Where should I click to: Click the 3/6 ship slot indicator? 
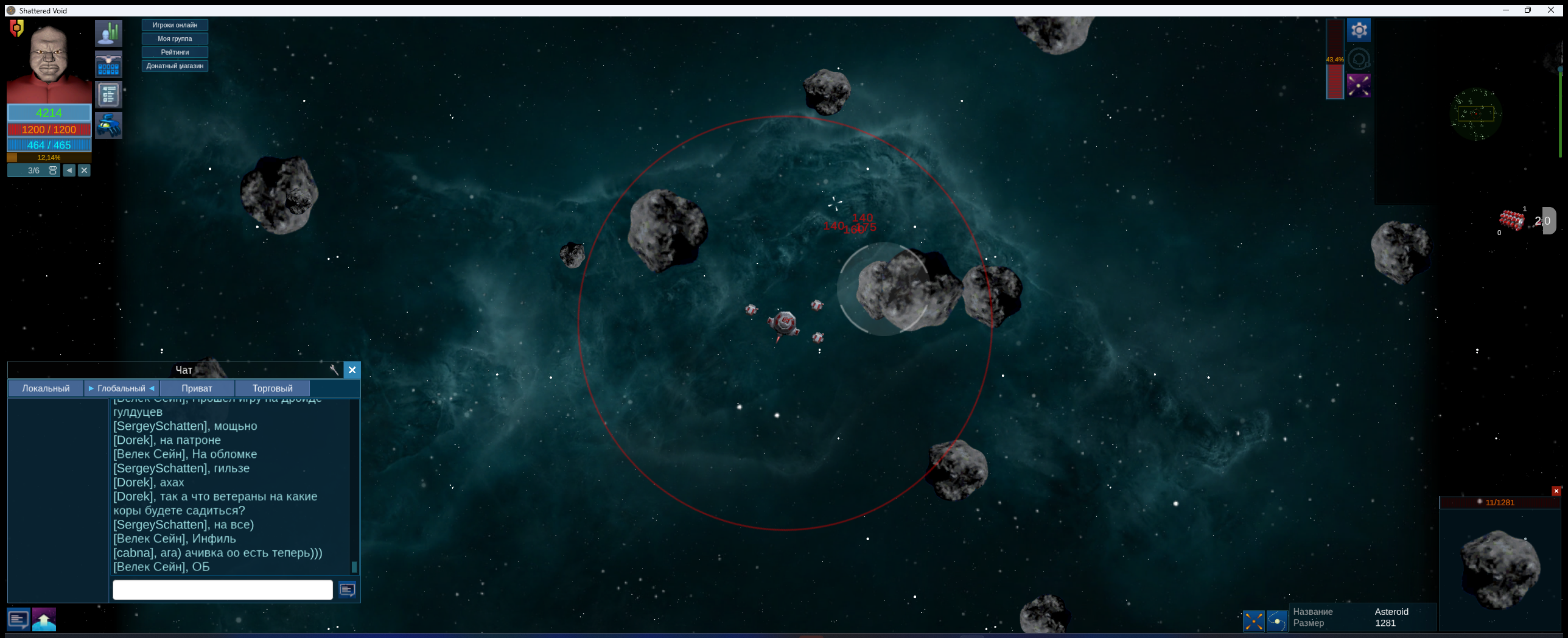(32, 170)
